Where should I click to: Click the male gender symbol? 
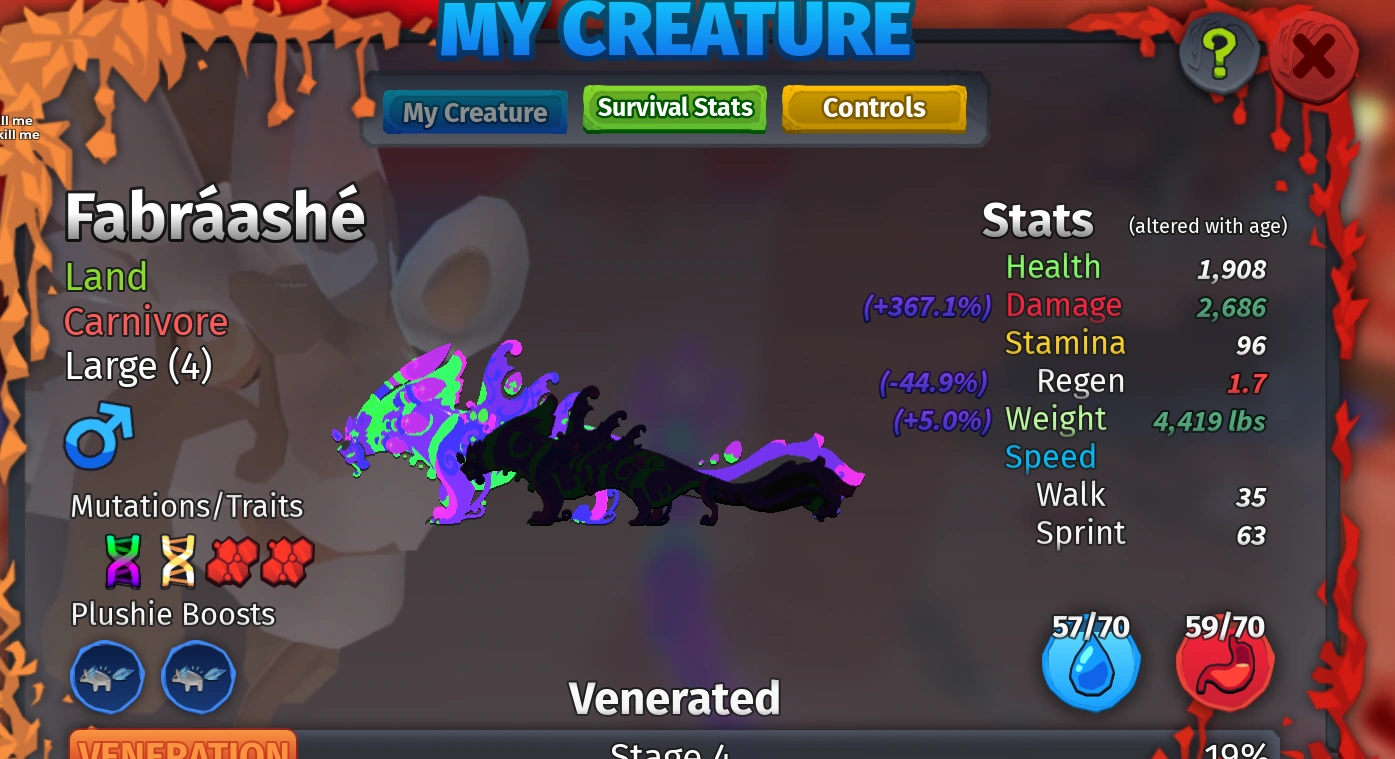click(97, 436)
